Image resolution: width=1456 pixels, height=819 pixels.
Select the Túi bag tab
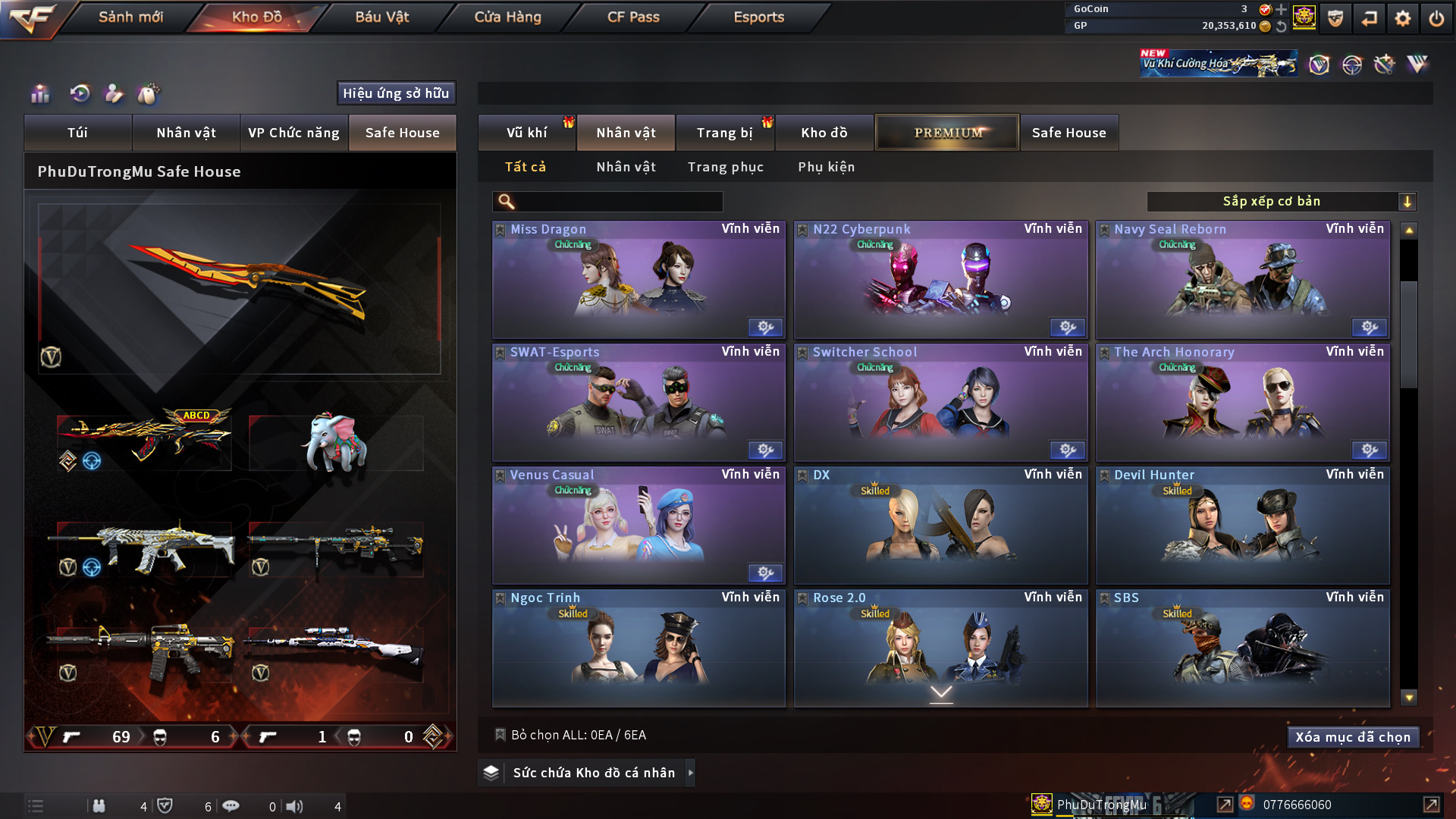pos(77,133)
